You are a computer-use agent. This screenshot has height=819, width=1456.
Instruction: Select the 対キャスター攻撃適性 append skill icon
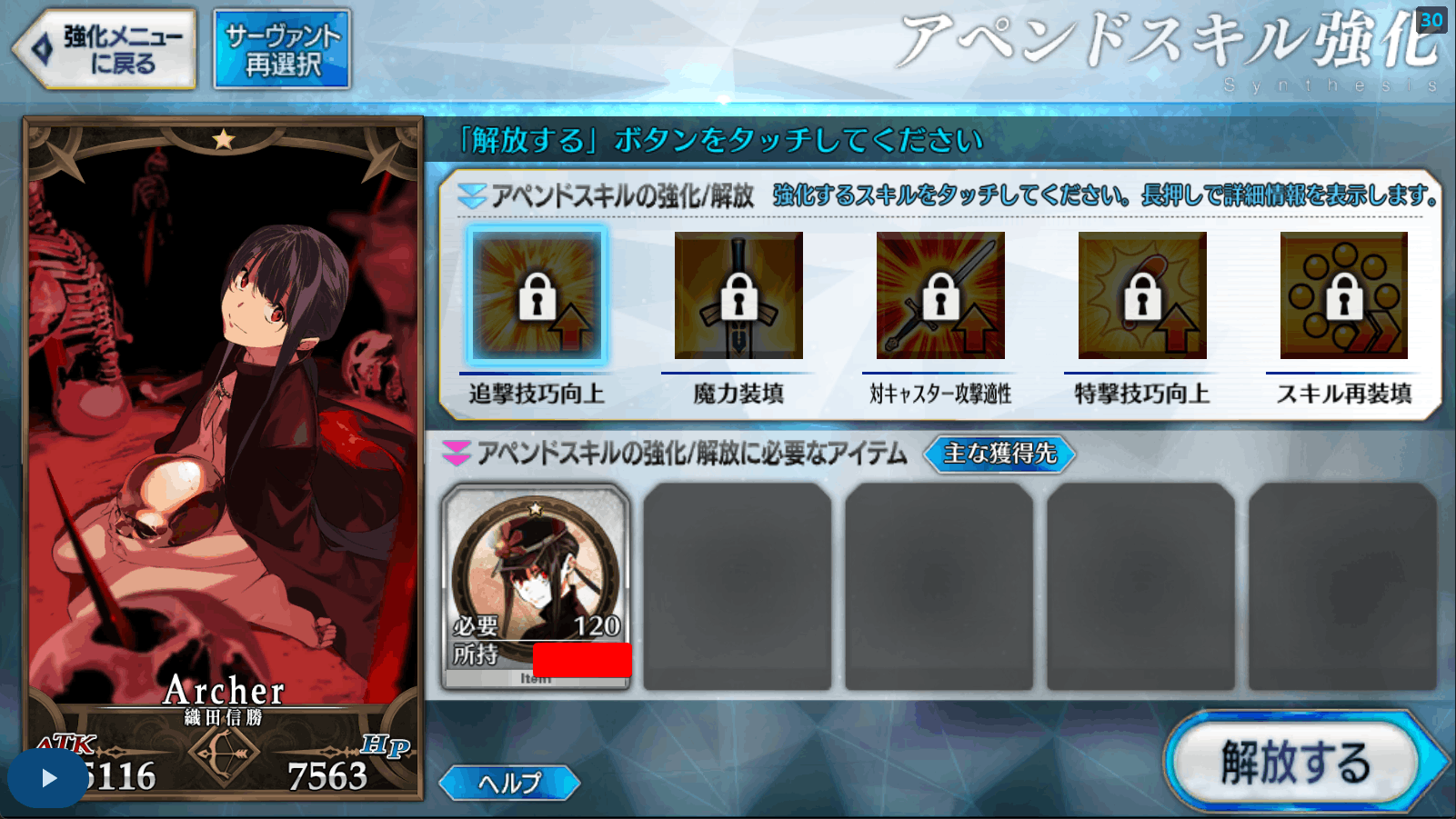click(939, 296)
